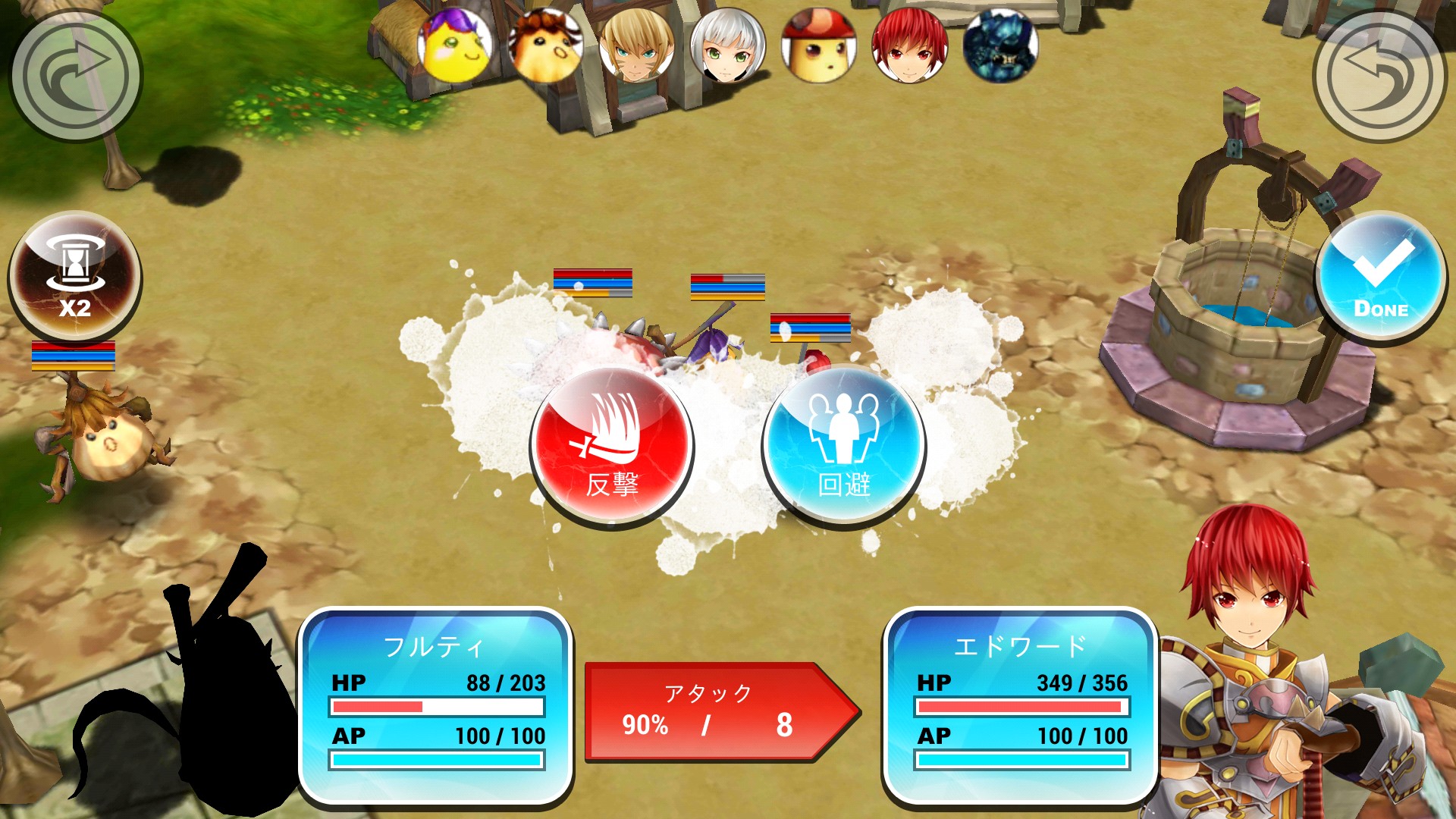Choose the red 反撃 counterattack button

[x=612, y=447]
